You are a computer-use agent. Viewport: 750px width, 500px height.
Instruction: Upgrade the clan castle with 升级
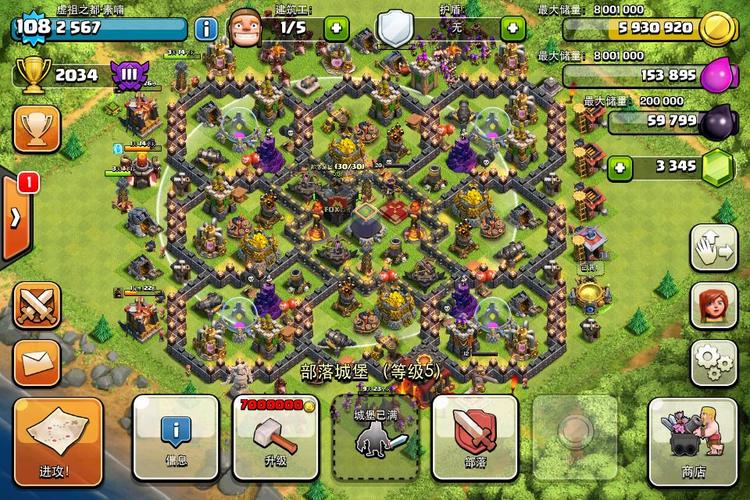(x=275, y=437)
